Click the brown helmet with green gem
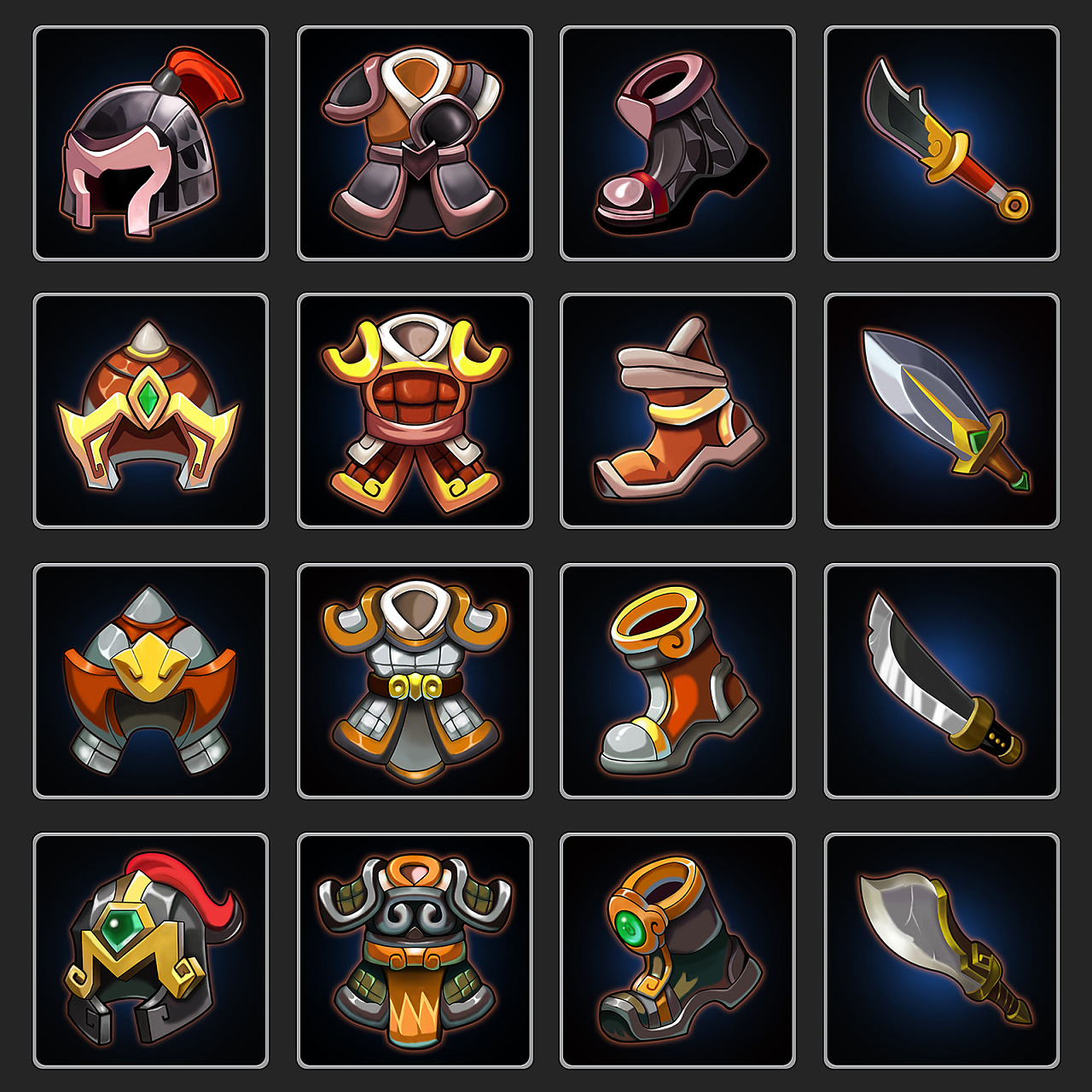Viewport: 1092px width, 1092px height. (150, 411)
